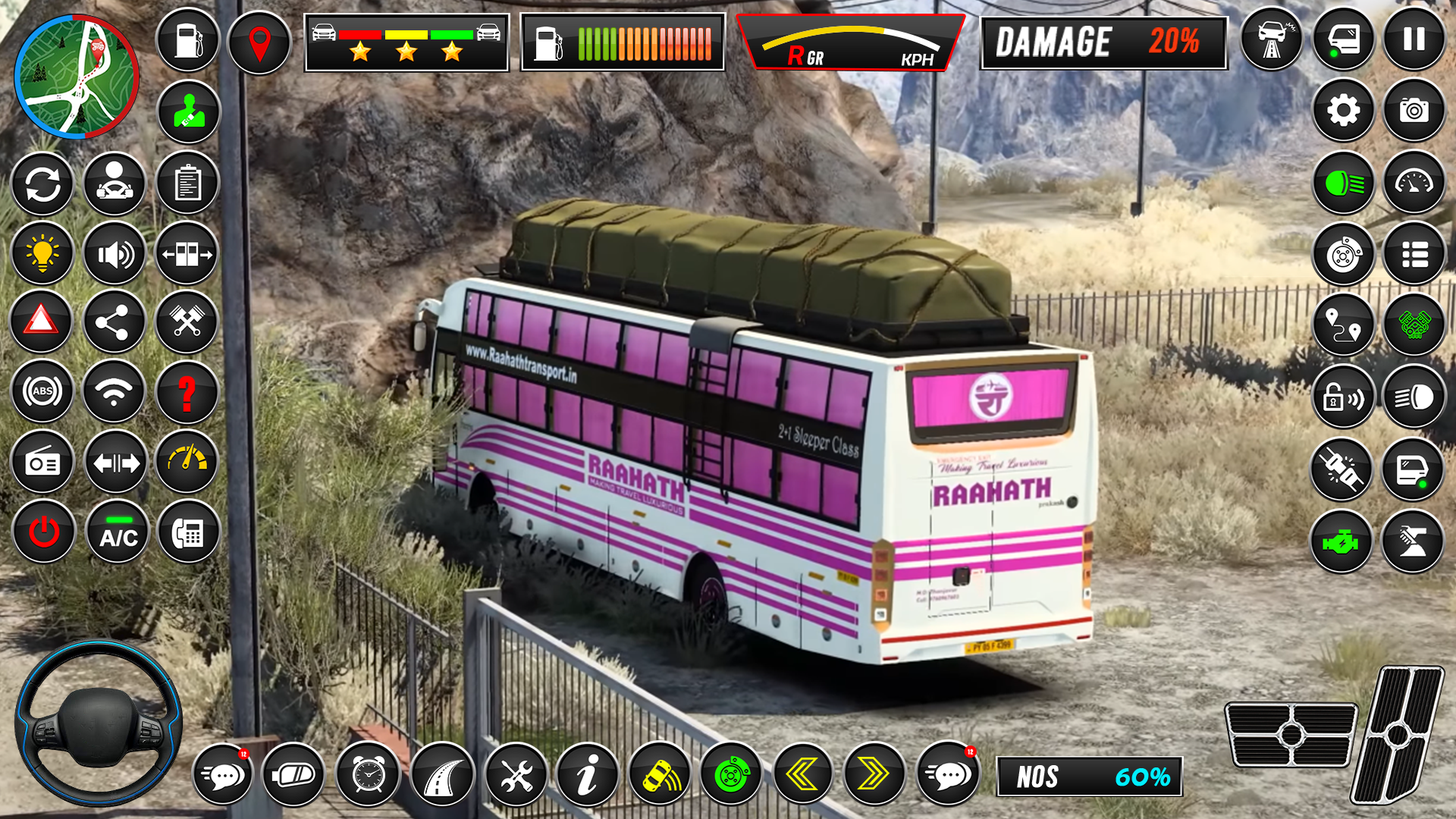Screen dimensions: 1456x819
Task: Collapse options with the left yellow chevrons
Action: [801, 775]
